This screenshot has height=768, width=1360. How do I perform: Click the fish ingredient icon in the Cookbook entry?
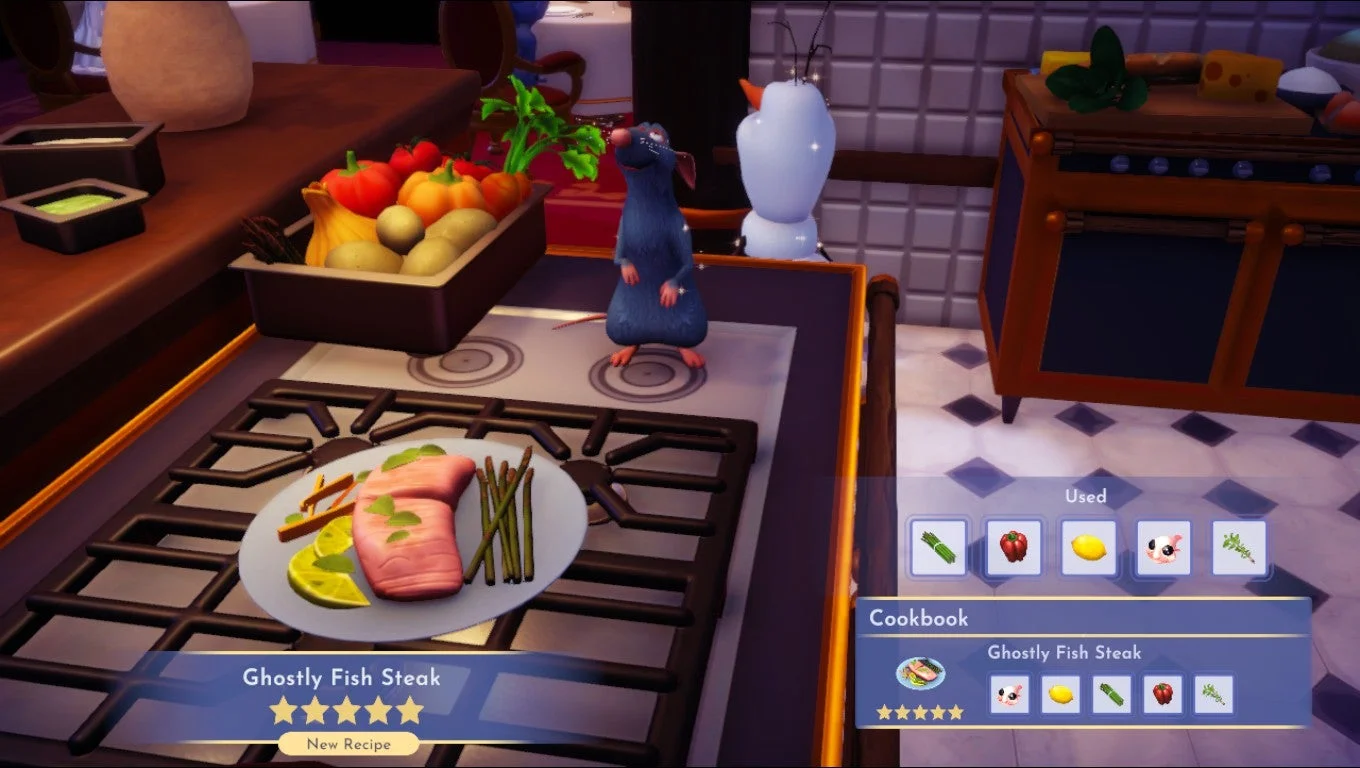point(1011,696)
